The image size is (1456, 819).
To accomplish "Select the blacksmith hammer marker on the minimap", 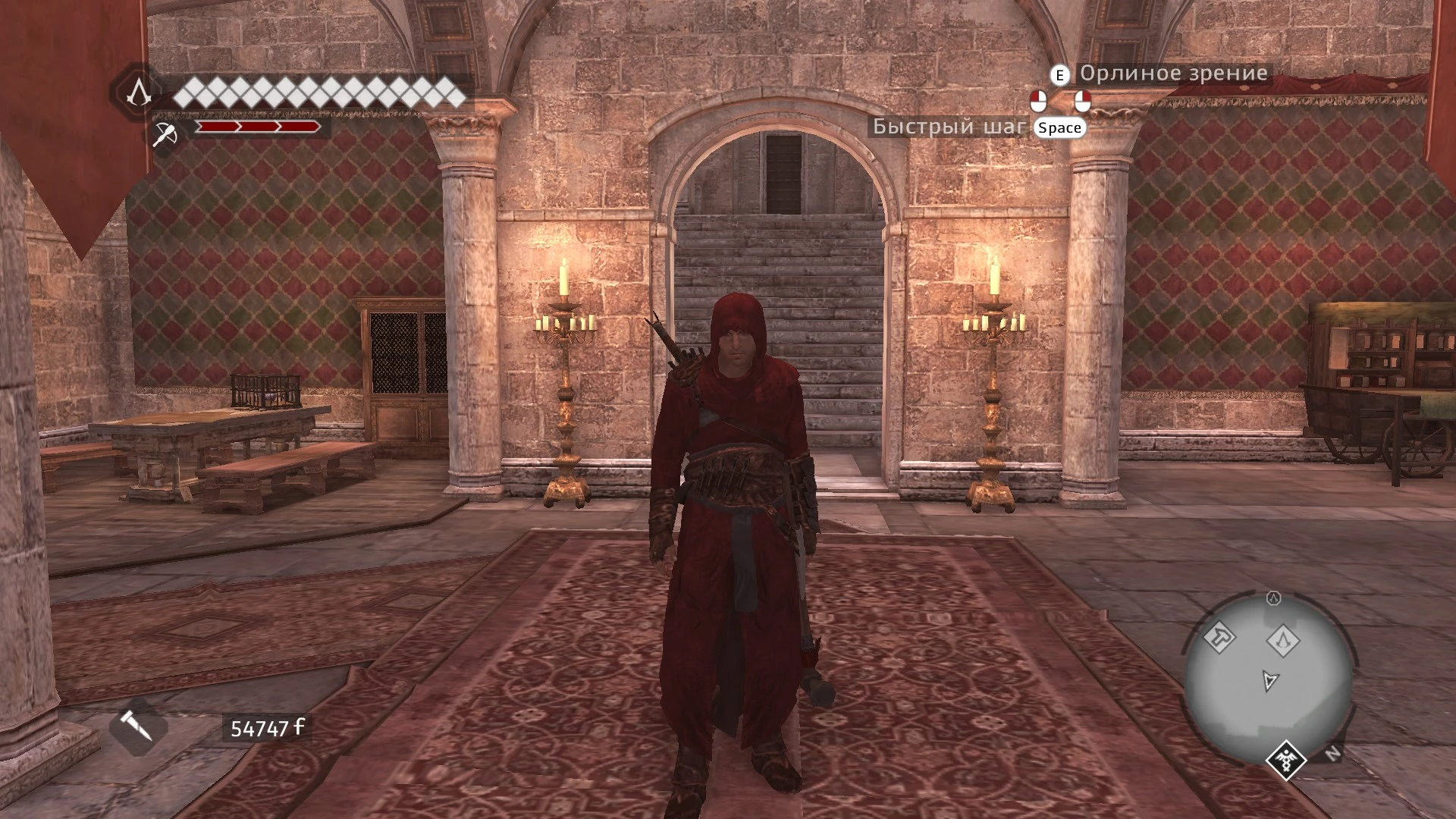I will point(1220,639).
